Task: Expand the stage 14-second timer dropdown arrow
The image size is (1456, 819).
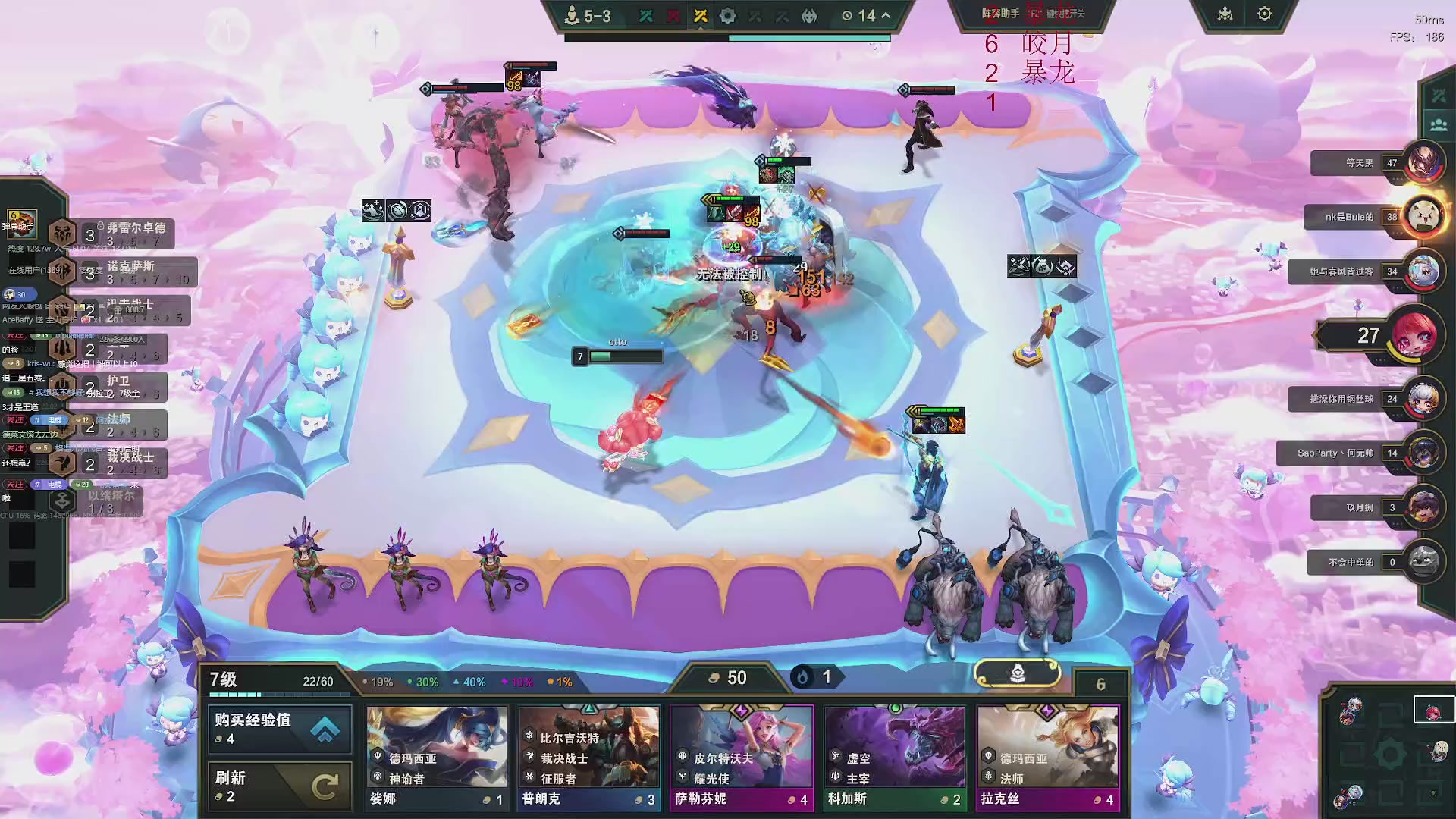Action: pyautogui.click(x=886, y=16)
